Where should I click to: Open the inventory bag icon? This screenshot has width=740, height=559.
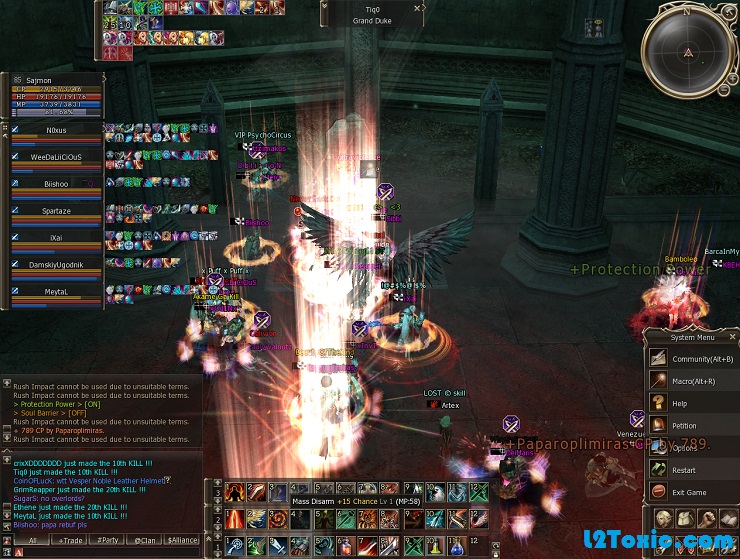tap(686, 518)
